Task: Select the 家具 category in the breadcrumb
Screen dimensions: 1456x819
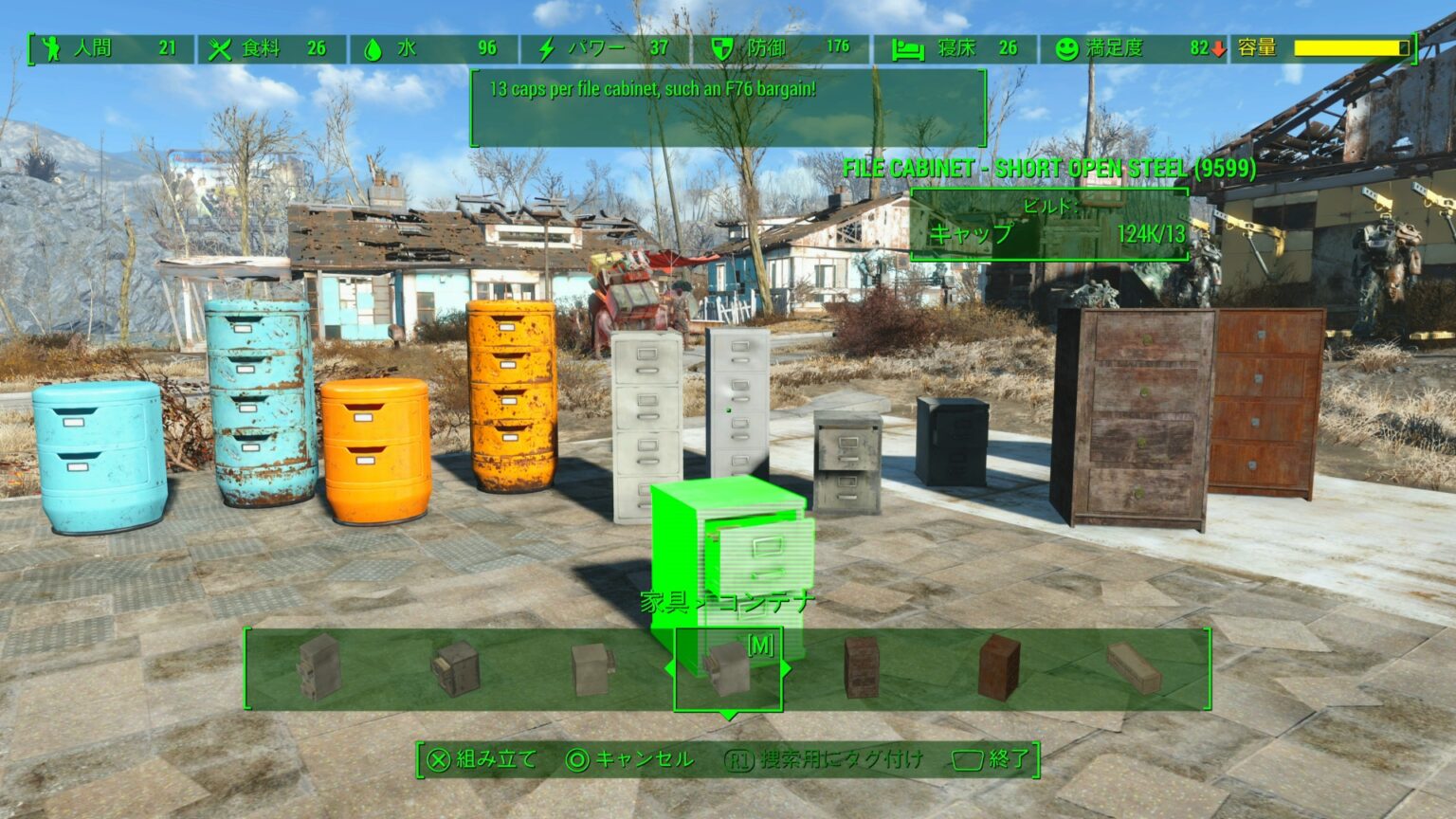Action: click(665, 601)
